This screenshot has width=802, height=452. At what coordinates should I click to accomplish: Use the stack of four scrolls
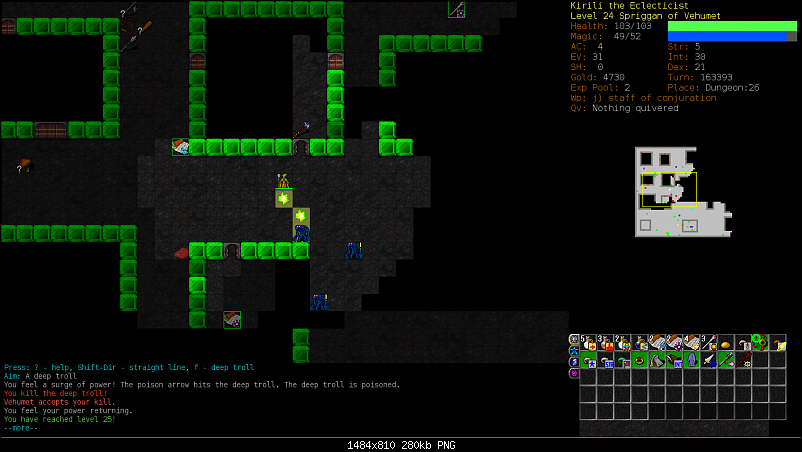[x=690, y=343]
